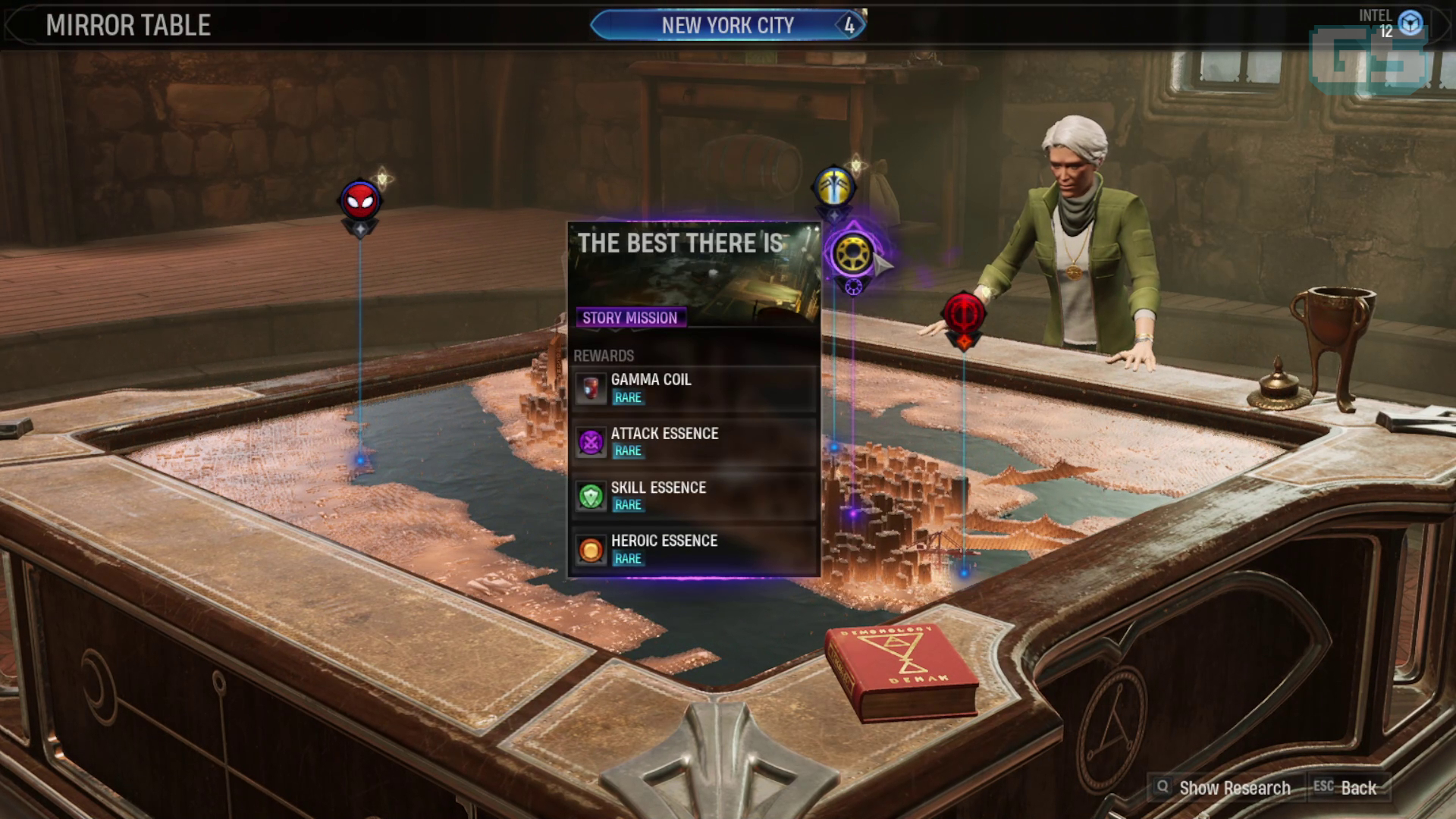
Task: Collapse the Rewards section header
Action: pyautogui.click(x=605, y=354)
